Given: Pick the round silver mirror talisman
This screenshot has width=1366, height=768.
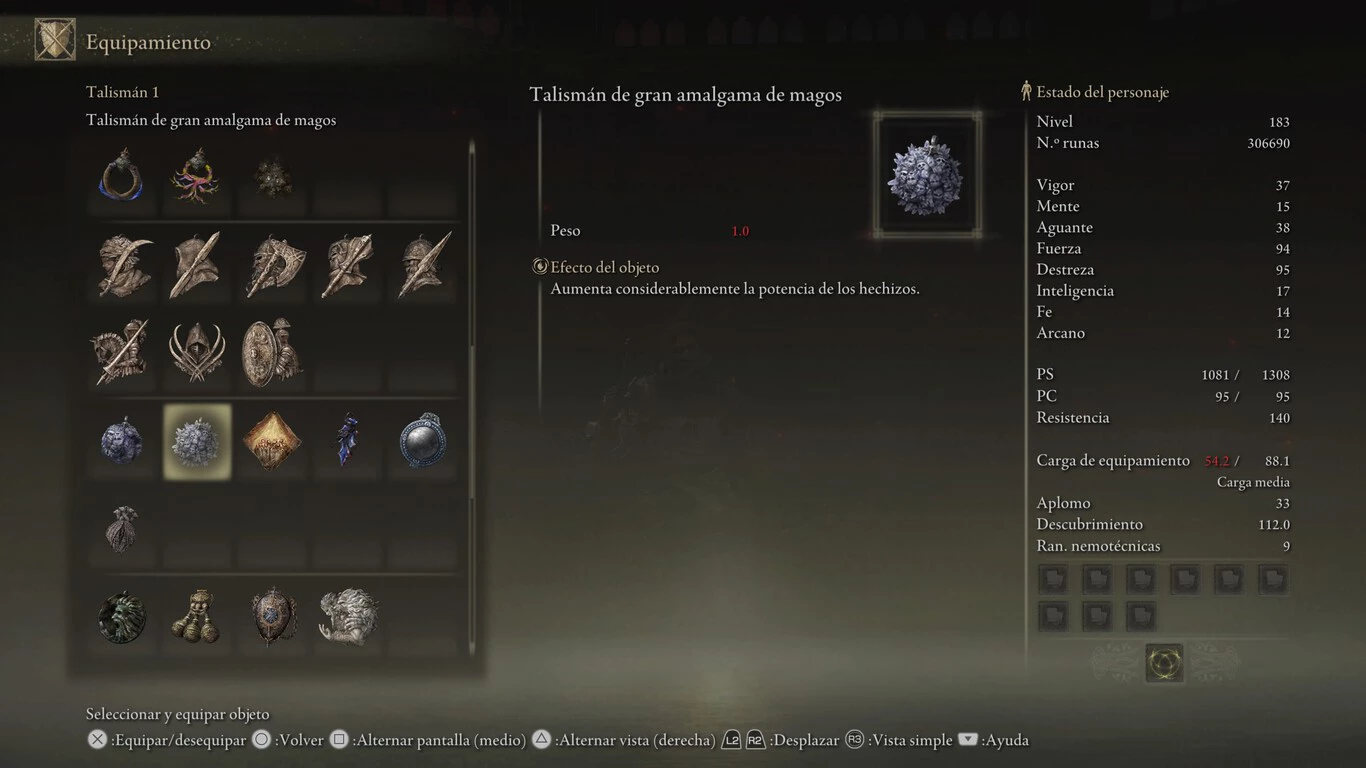Looking at the screenshot, I should click(422, 441).
